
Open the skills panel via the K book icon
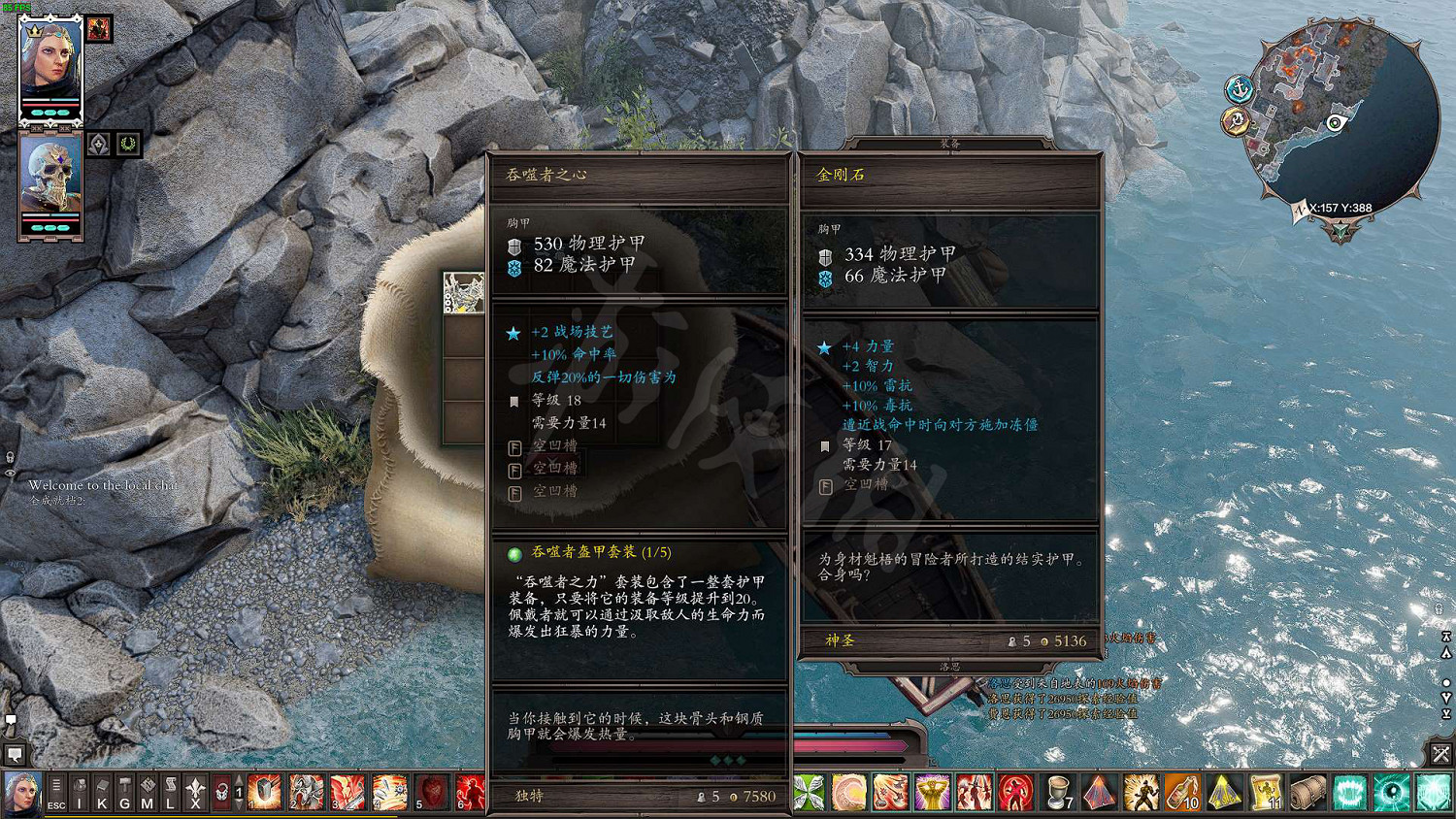[103, 791]
